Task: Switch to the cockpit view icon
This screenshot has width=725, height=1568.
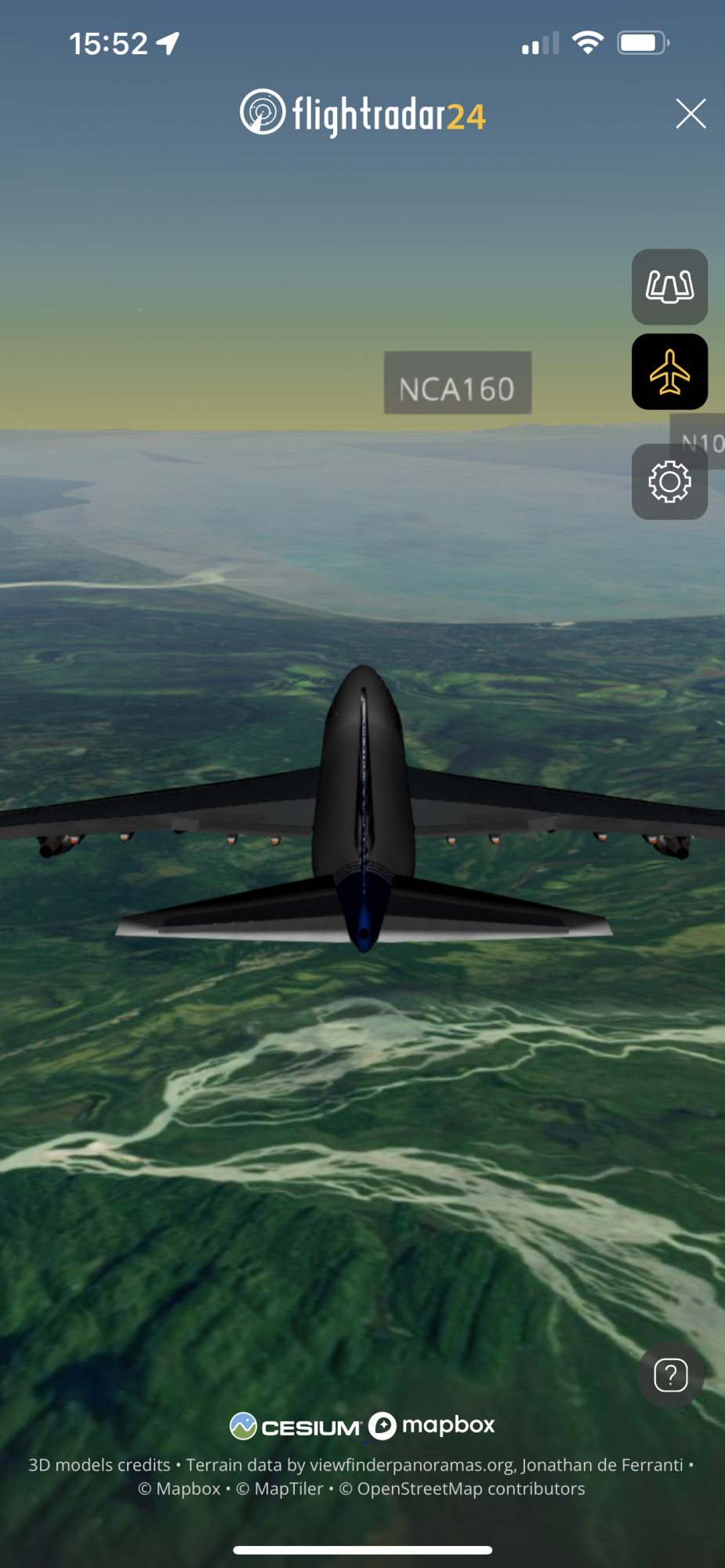Action: point(669,287)
